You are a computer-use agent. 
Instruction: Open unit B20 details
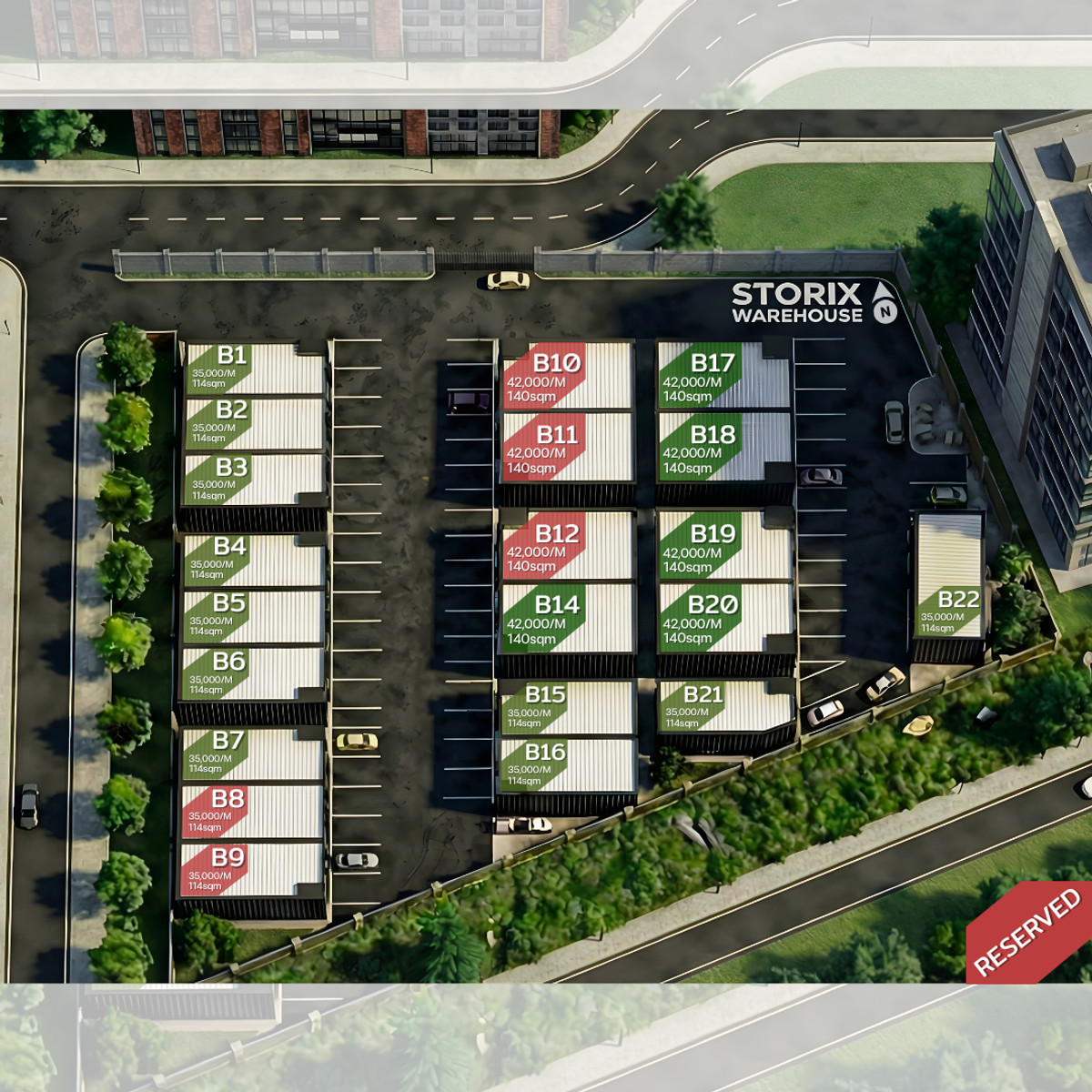pyautogui.click(x=723, y=617)
